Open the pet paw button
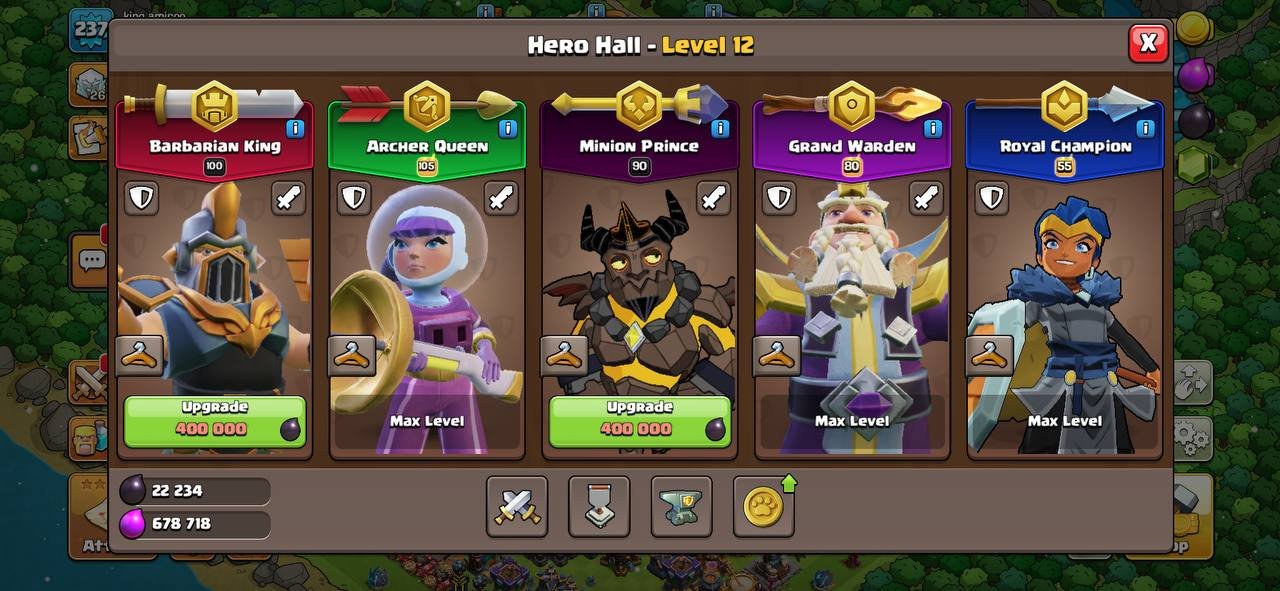 pyautogui.click(x=763, y=506)
